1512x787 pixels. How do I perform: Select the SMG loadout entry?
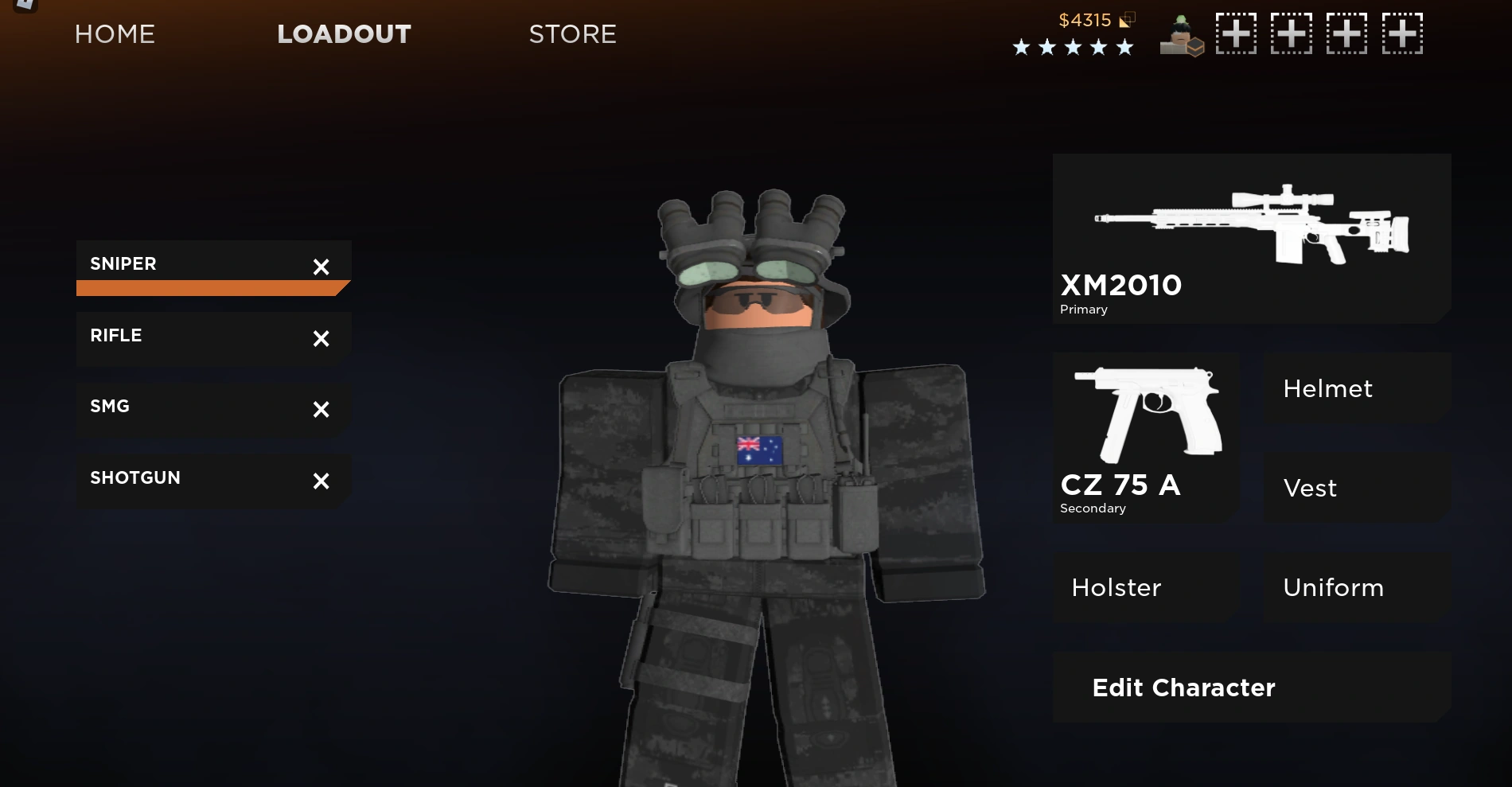pyautogui.click(x=159, y=407)
